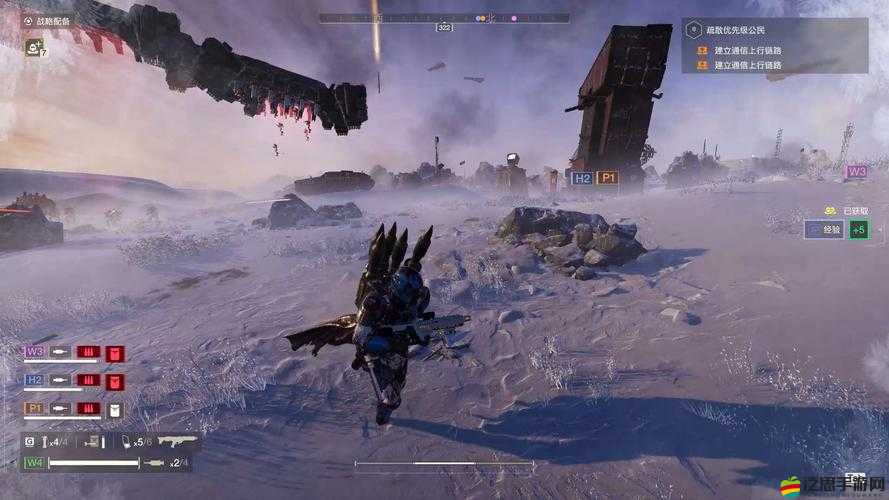Image resolution: width=889 pixels, height=500 pixels.
Task: Click the orange P1 teammate world marker
Action: tap(607, 178)
